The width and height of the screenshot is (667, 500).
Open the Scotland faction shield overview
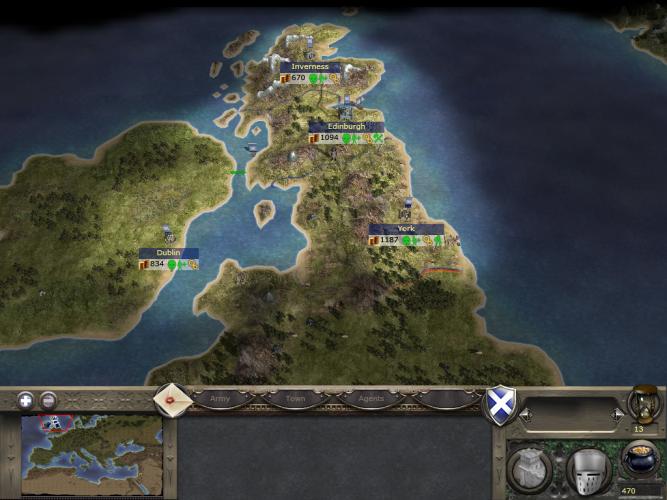[x=499, y=404]
